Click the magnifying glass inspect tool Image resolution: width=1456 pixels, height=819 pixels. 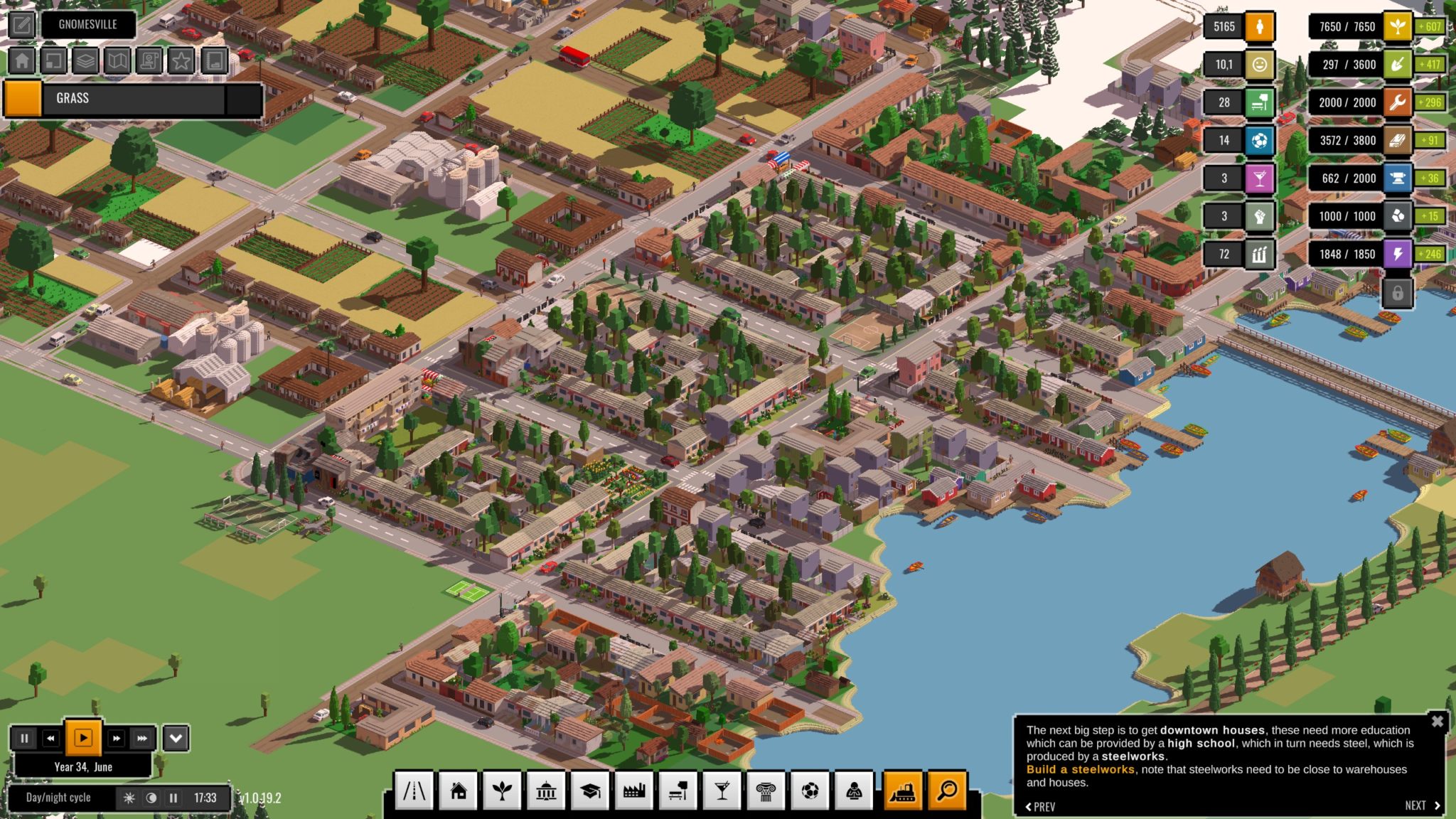tap(947, 791)
